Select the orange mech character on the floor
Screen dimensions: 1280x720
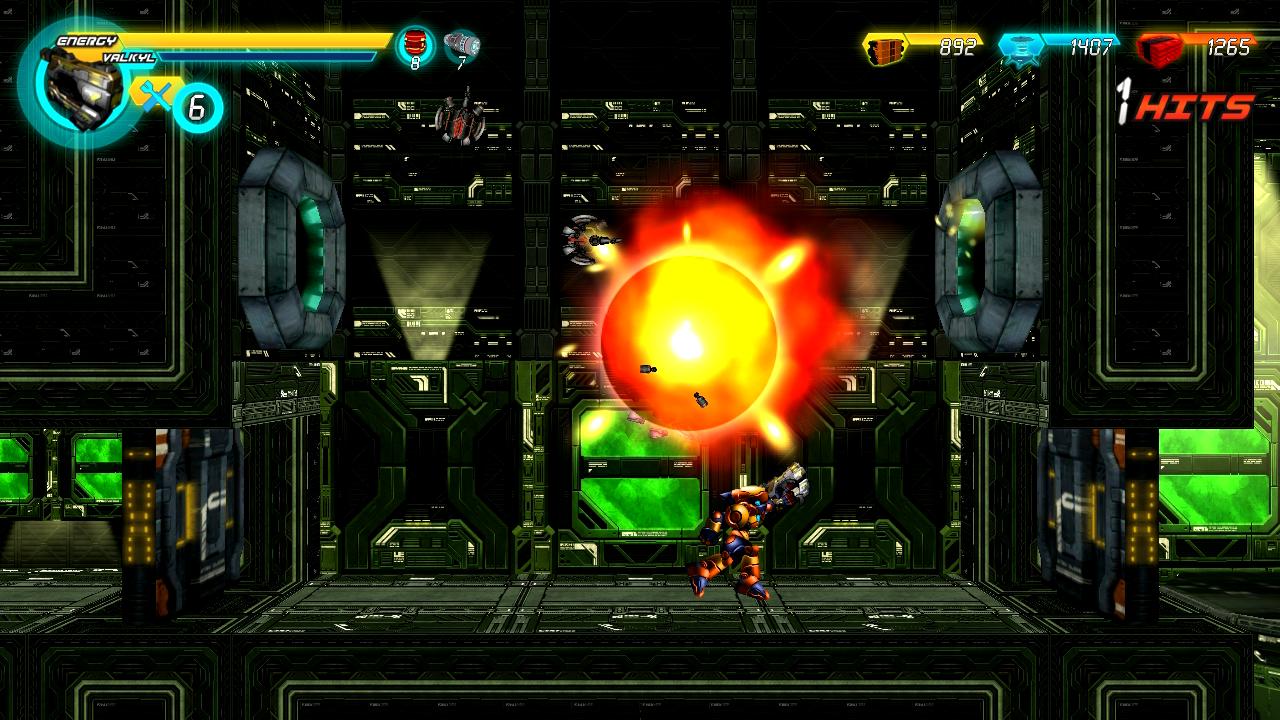[745, 530]
